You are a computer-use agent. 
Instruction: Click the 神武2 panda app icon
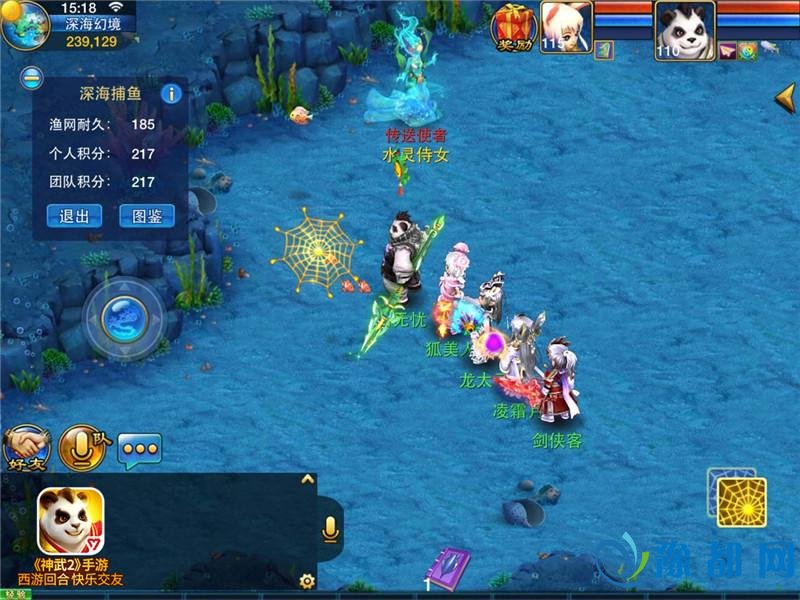(70, 520)
